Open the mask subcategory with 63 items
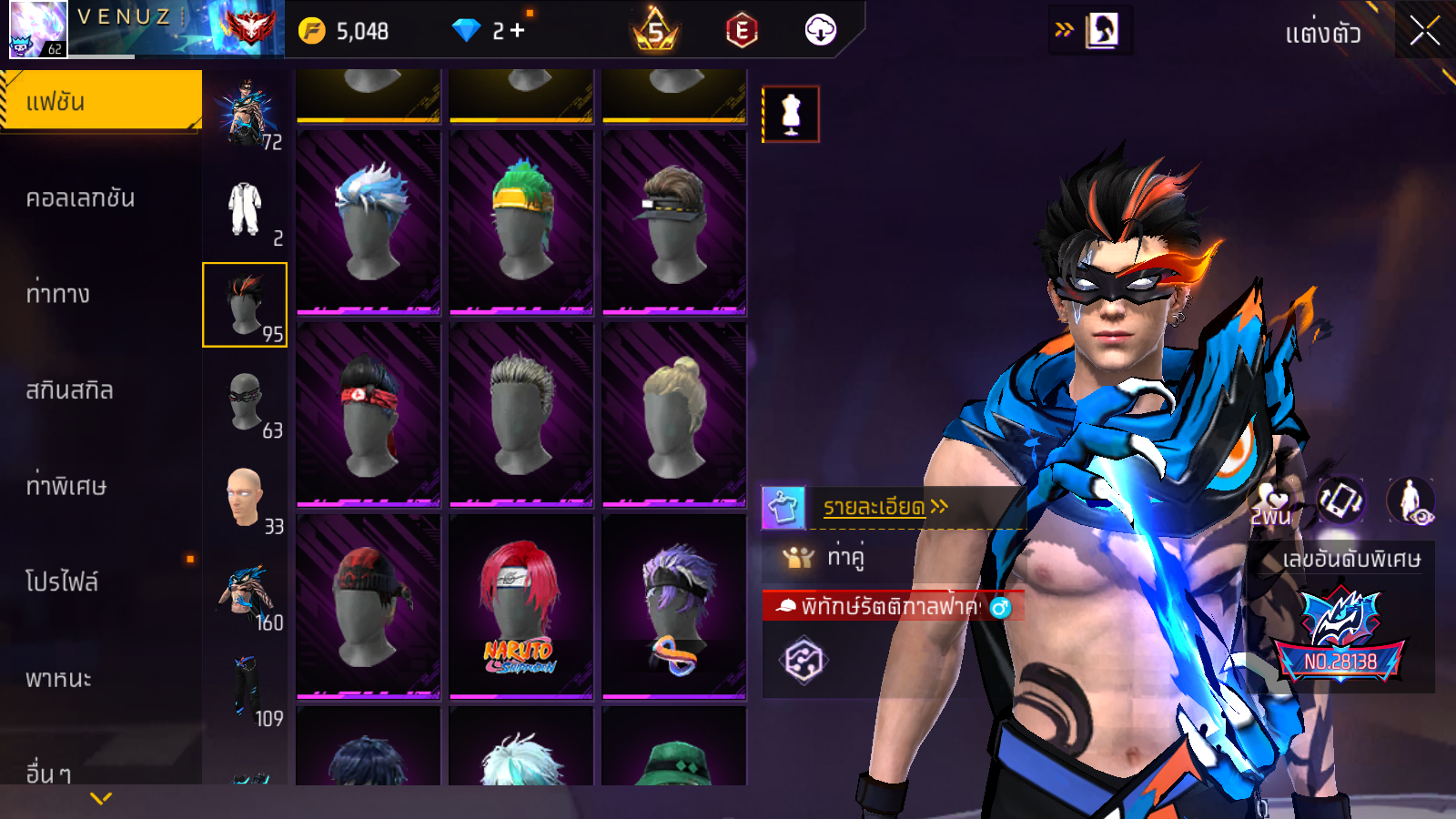Viewport: 1456px width, 819px height. click(246, 401)
